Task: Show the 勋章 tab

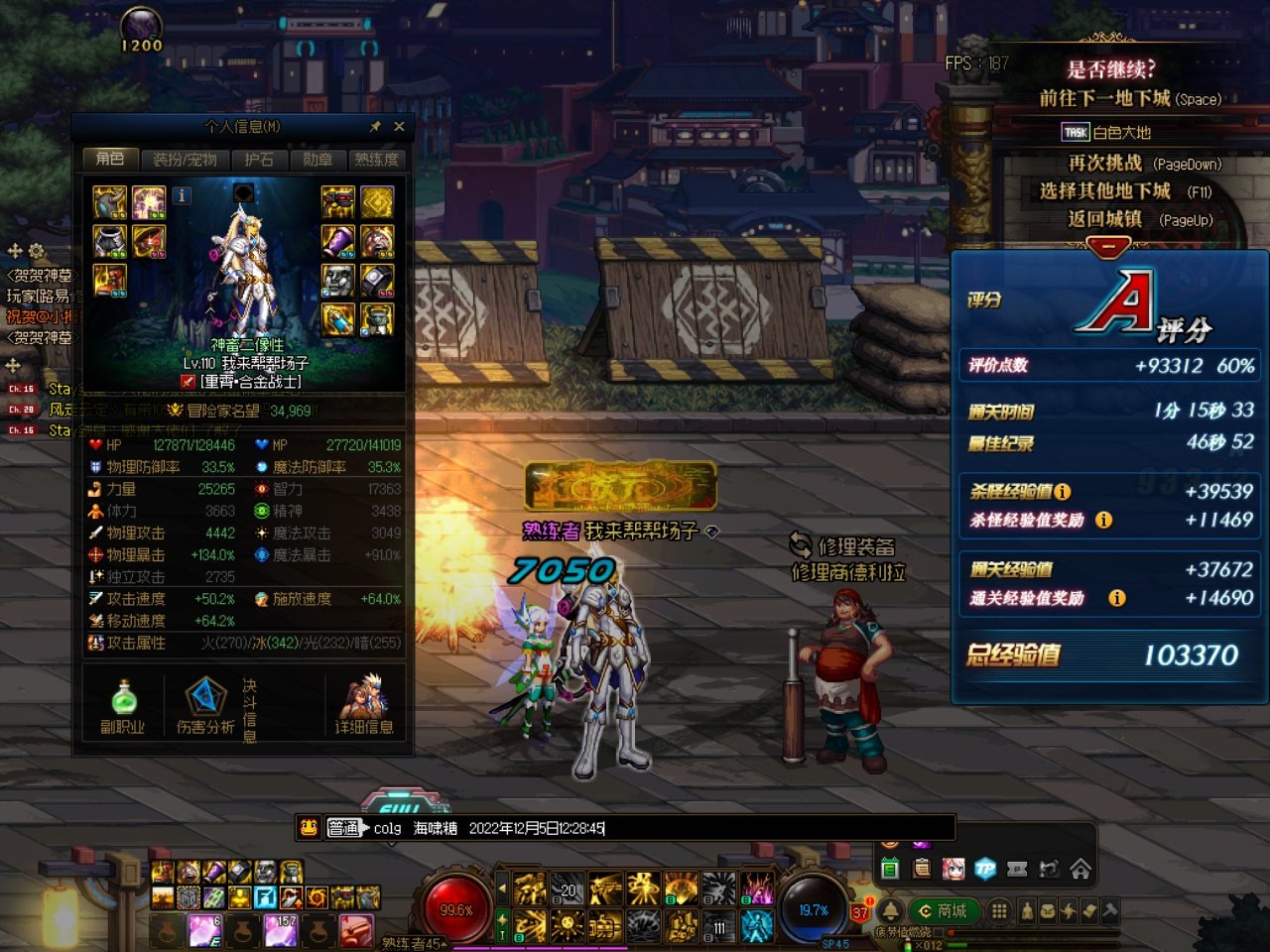Action: click(317, 160)
